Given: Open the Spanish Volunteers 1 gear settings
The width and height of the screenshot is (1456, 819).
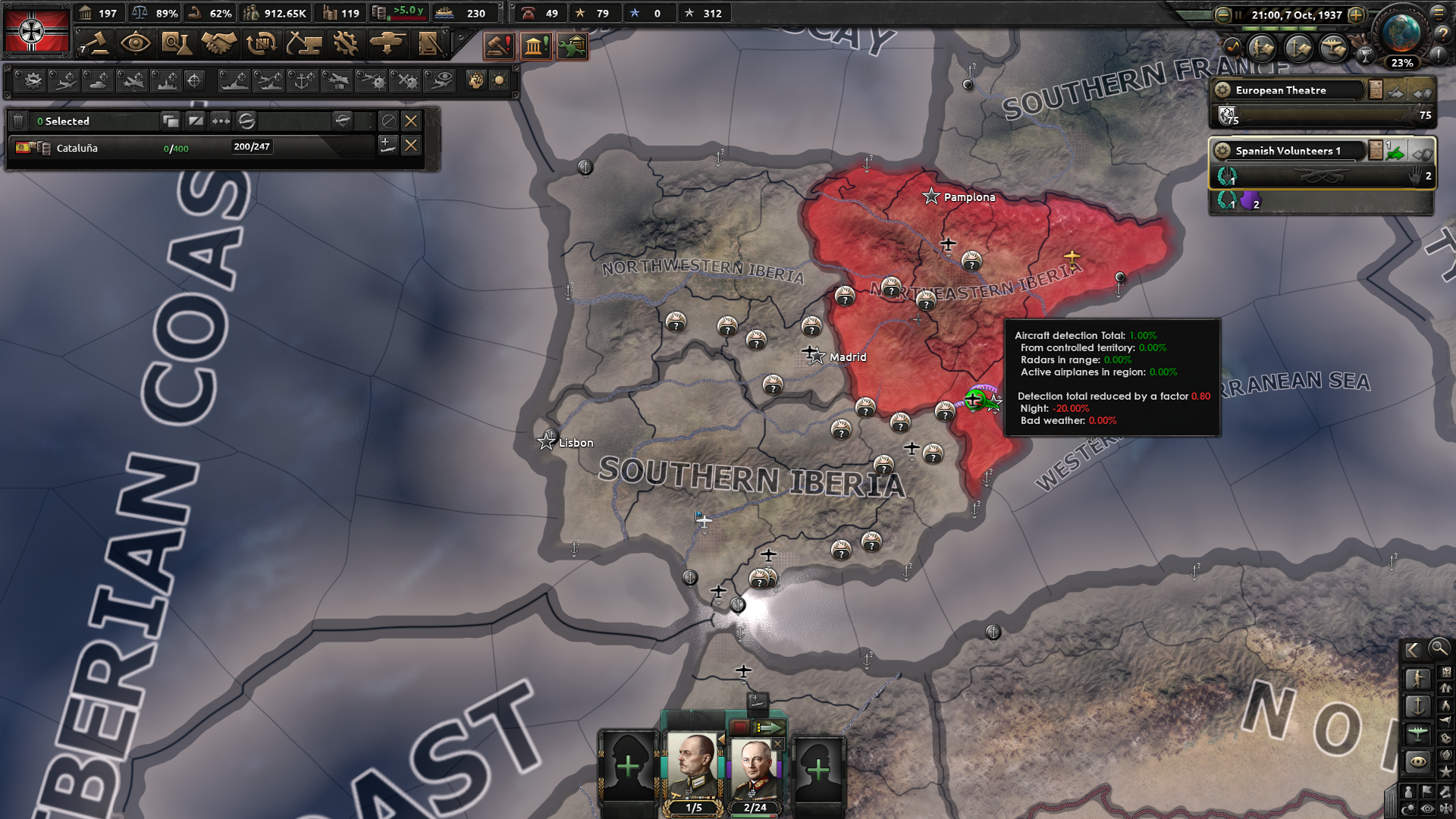Looking at the screenshot, I should tap(1222, 152).
